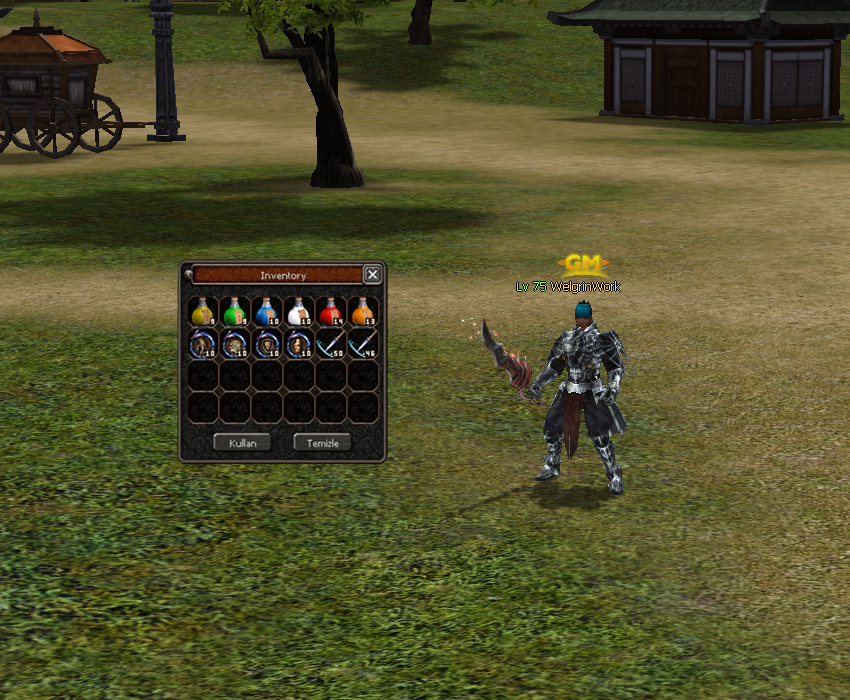Select the red potion stack

331,311
